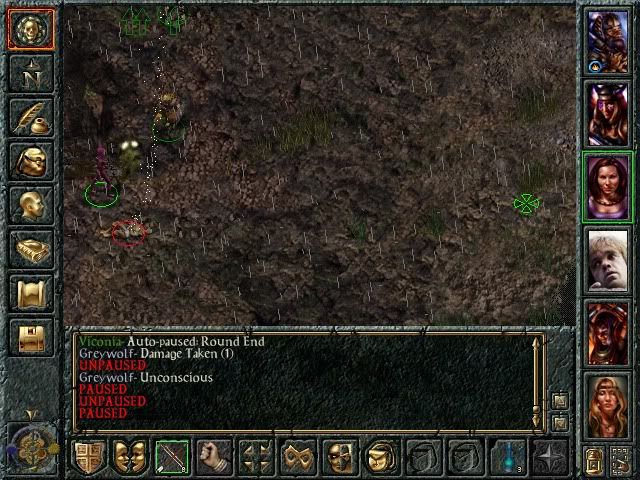This screenshot has width=640, height=480.
Task: Open the area map with compass button
Action: pos(30,72)
